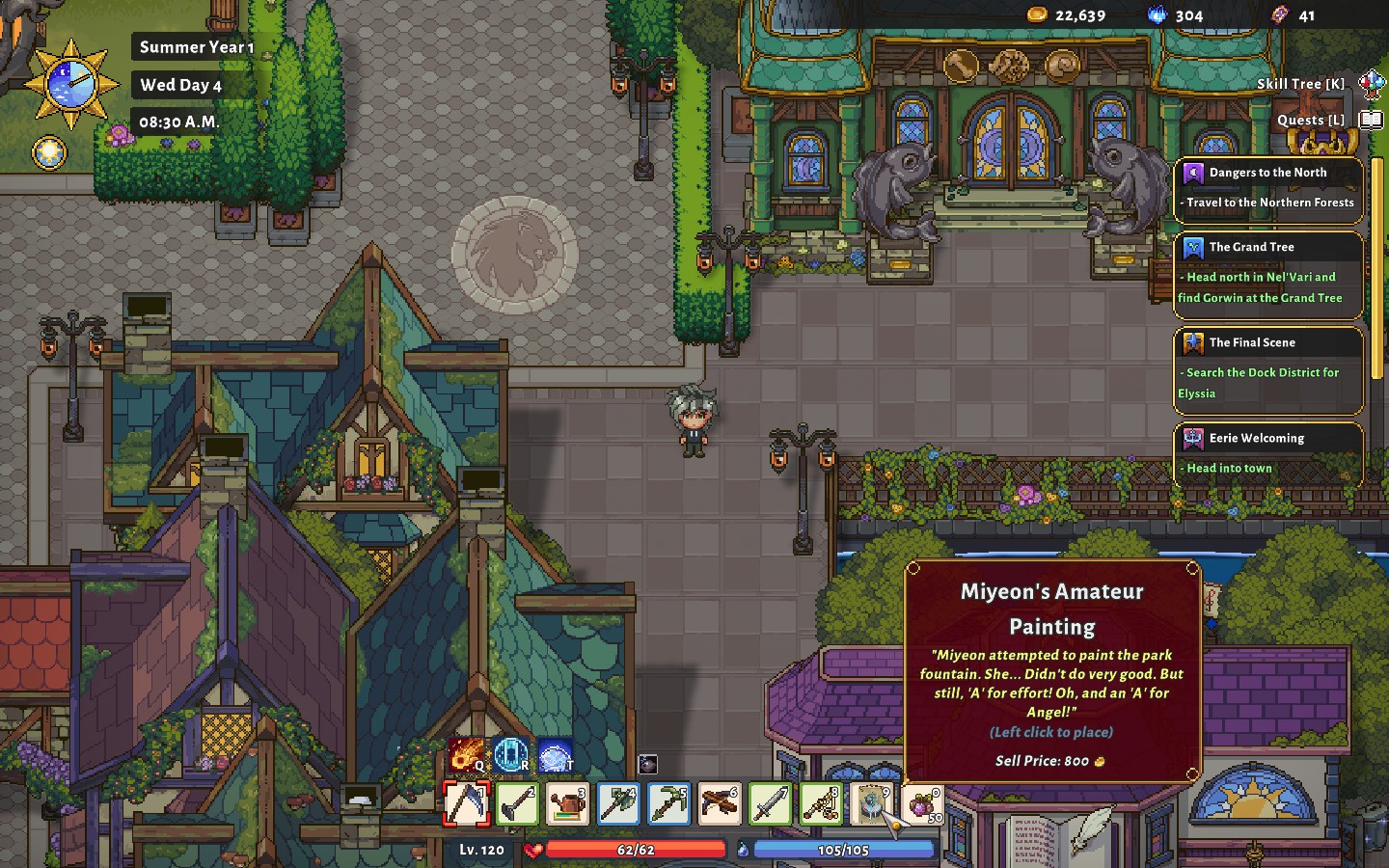Select The Final Scene quest entry
Screen dimensions: 1389x868
[x=1267, y=368]
